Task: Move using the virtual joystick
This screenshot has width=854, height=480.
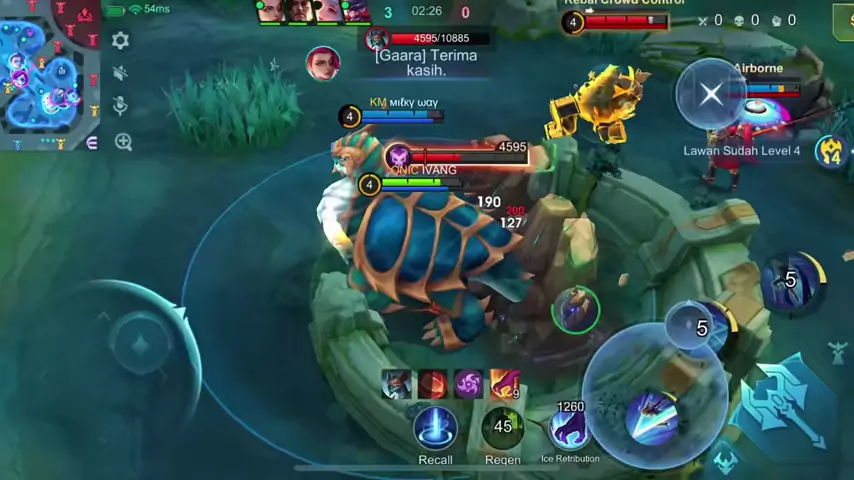Action: [140, 345]
